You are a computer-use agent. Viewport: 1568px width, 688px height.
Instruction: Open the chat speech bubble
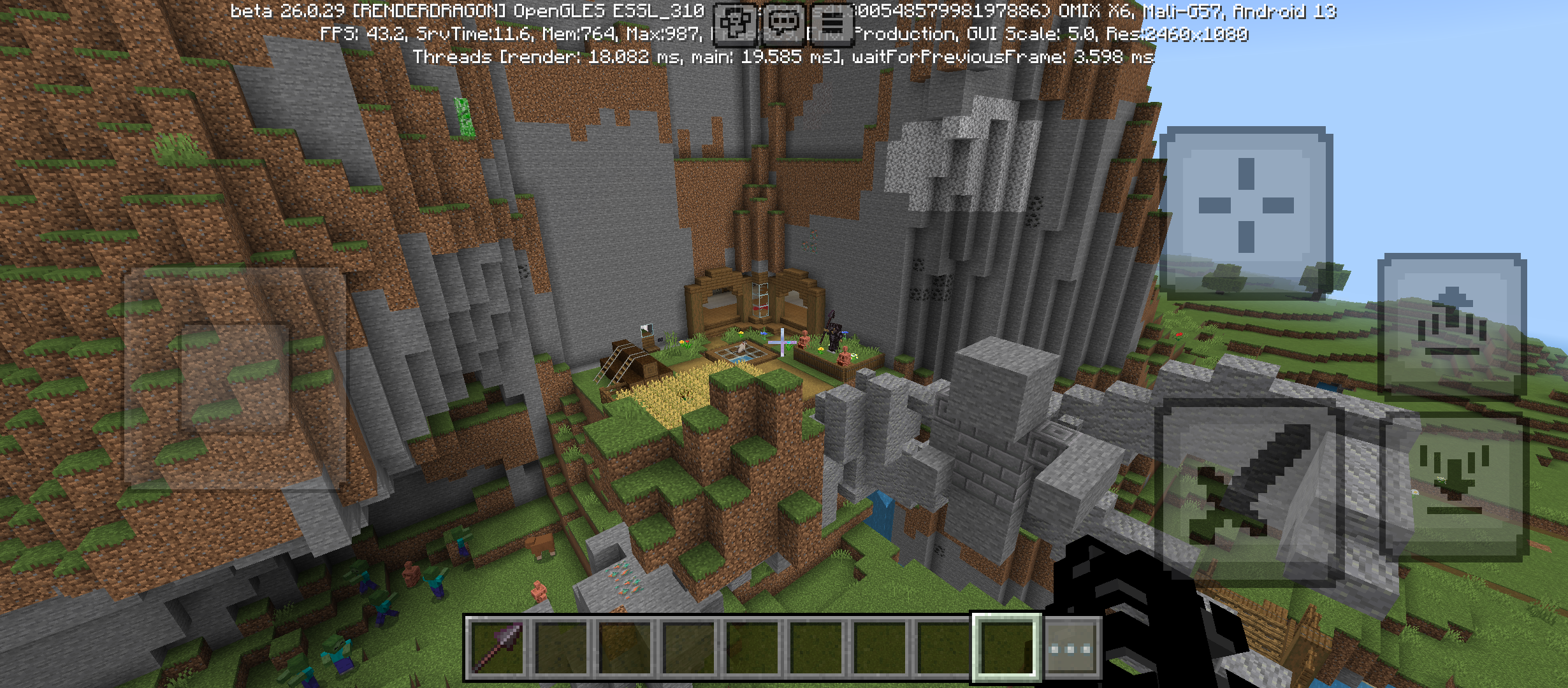(783, 24)
